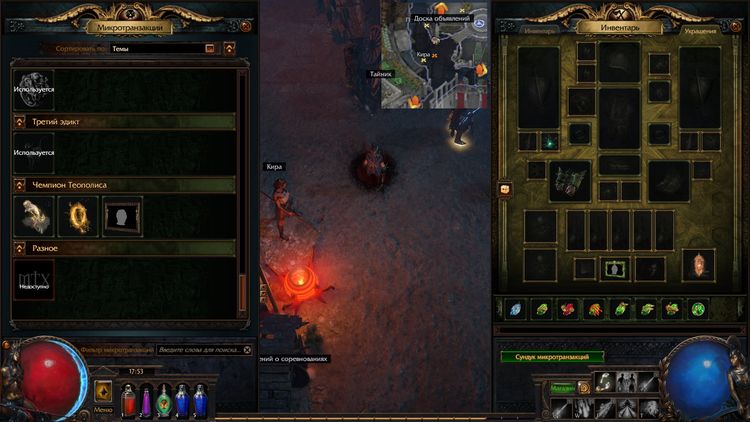Open the Сундук микротранзакций button

click(x=552, y=357)
